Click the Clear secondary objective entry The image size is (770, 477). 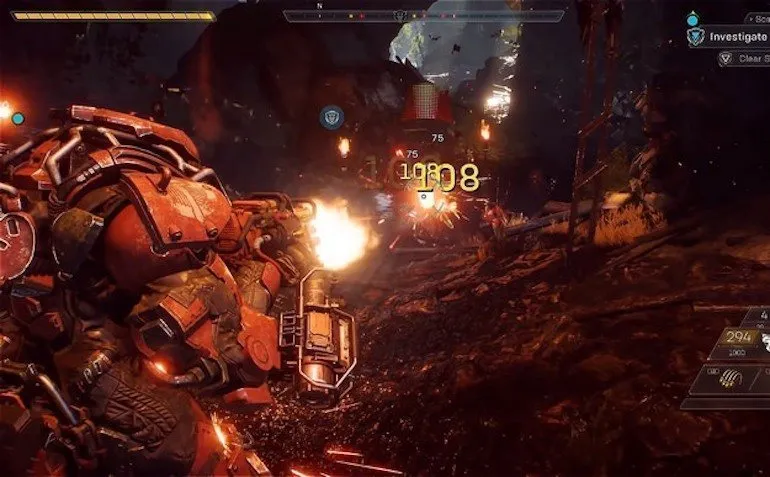tap(748, 59)
